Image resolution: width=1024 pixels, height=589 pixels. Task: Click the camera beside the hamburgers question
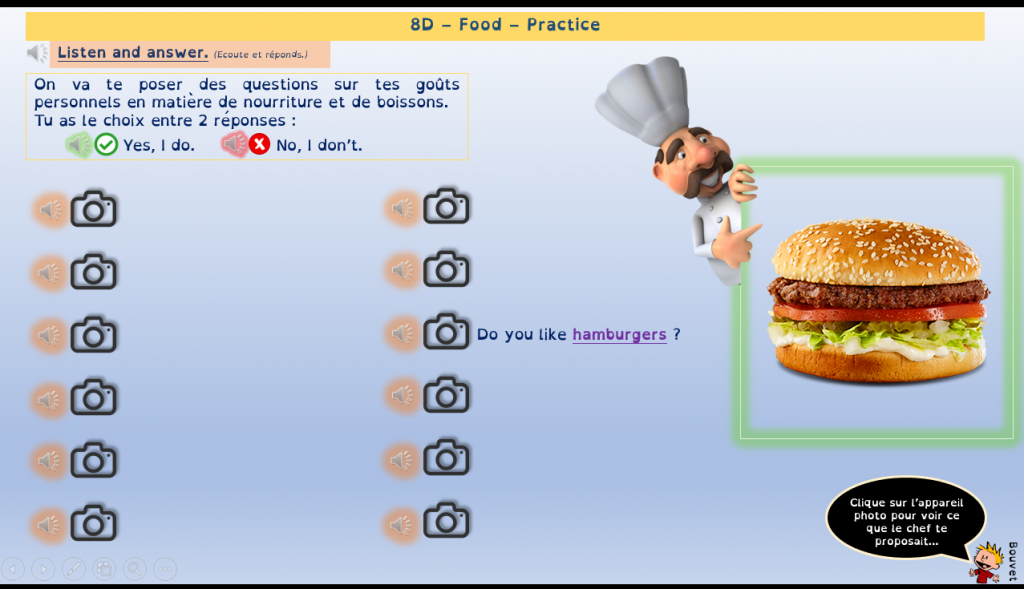tap(446, 333)
